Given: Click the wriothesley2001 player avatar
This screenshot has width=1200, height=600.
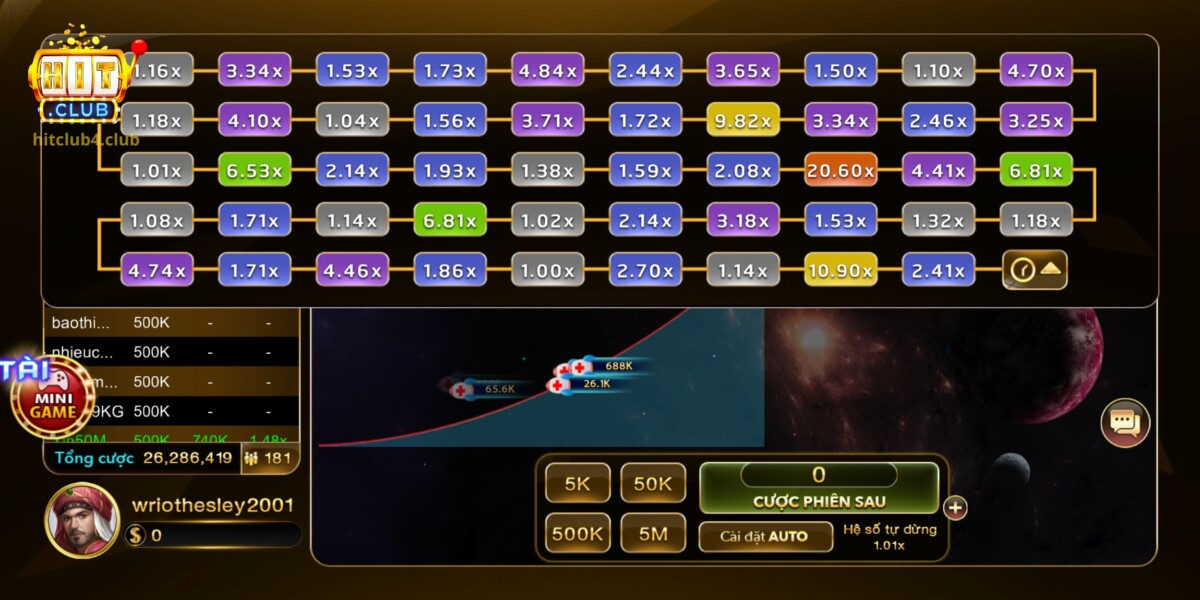Looking at the screenshot, I should (x=82, y=521).
